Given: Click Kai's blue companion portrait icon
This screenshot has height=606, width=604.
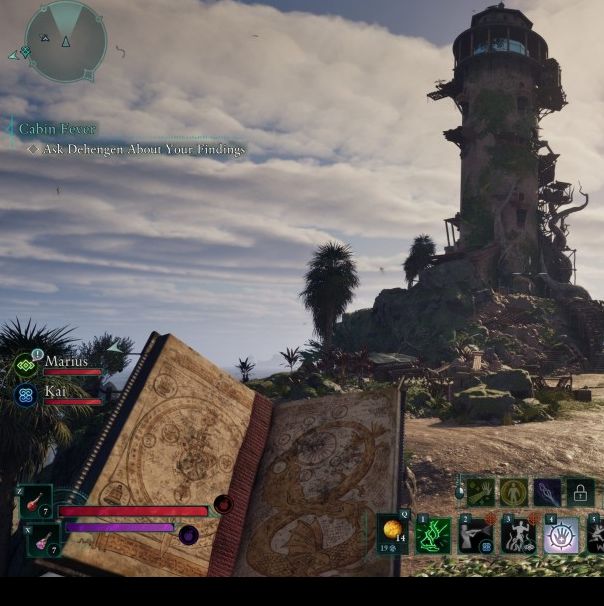Looking at the screenshot, I should click(x=25, y=395).
